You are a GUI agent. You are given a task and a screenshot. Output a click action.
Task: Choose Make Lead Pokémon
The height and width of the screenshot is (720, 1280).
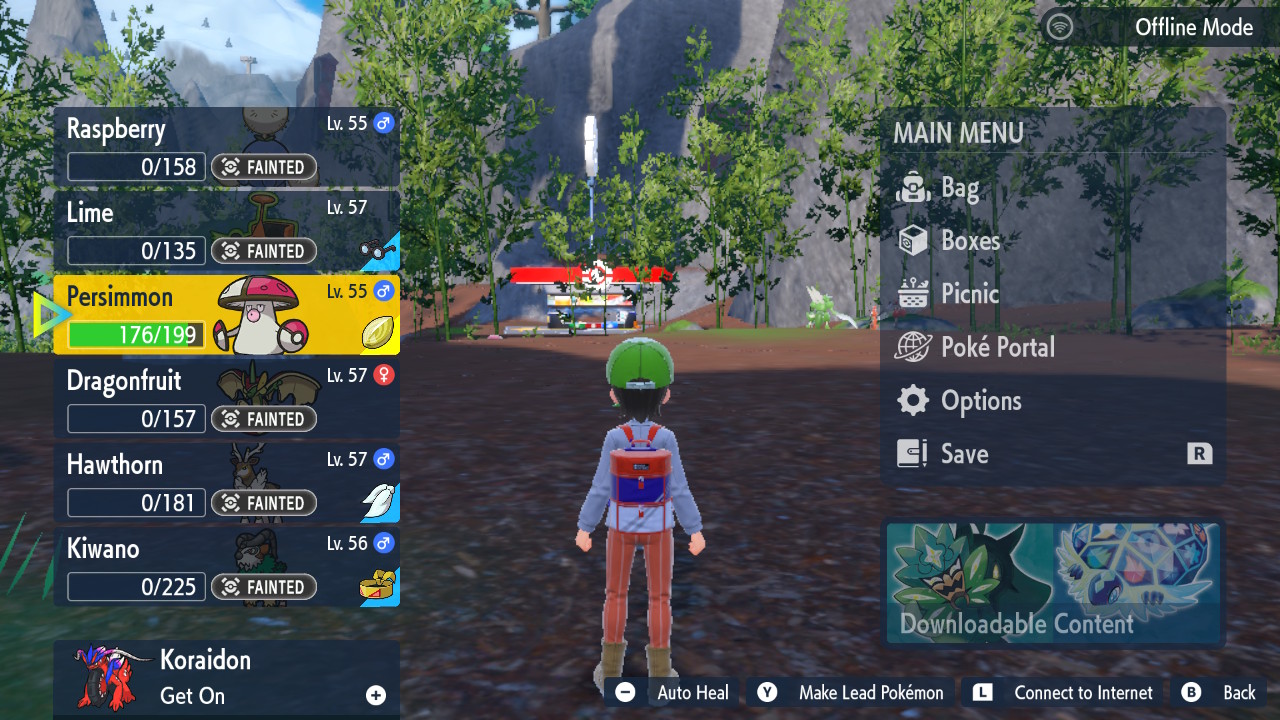[x=850, y=693]
